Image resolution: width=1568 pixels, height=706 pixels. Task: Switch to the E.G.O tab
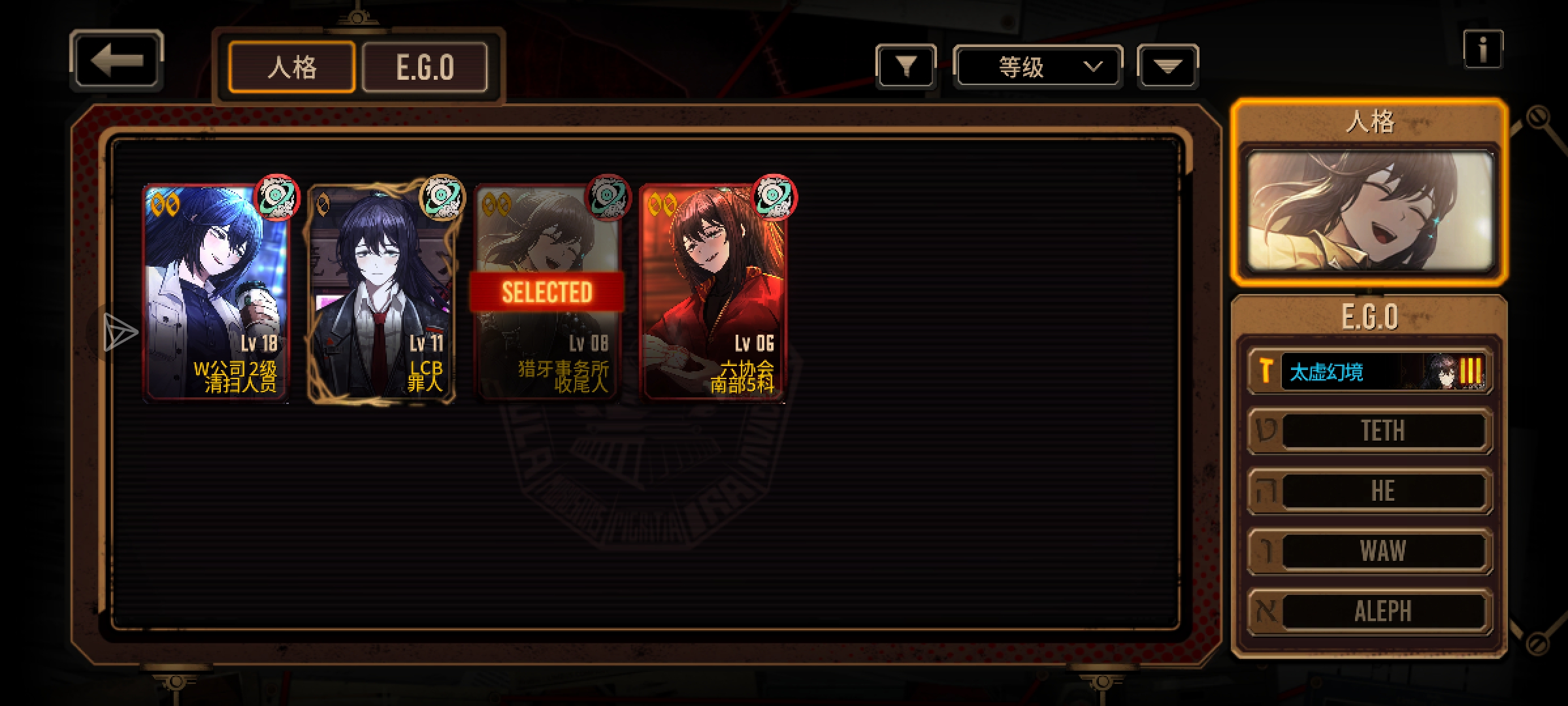[x=425, y=67]
